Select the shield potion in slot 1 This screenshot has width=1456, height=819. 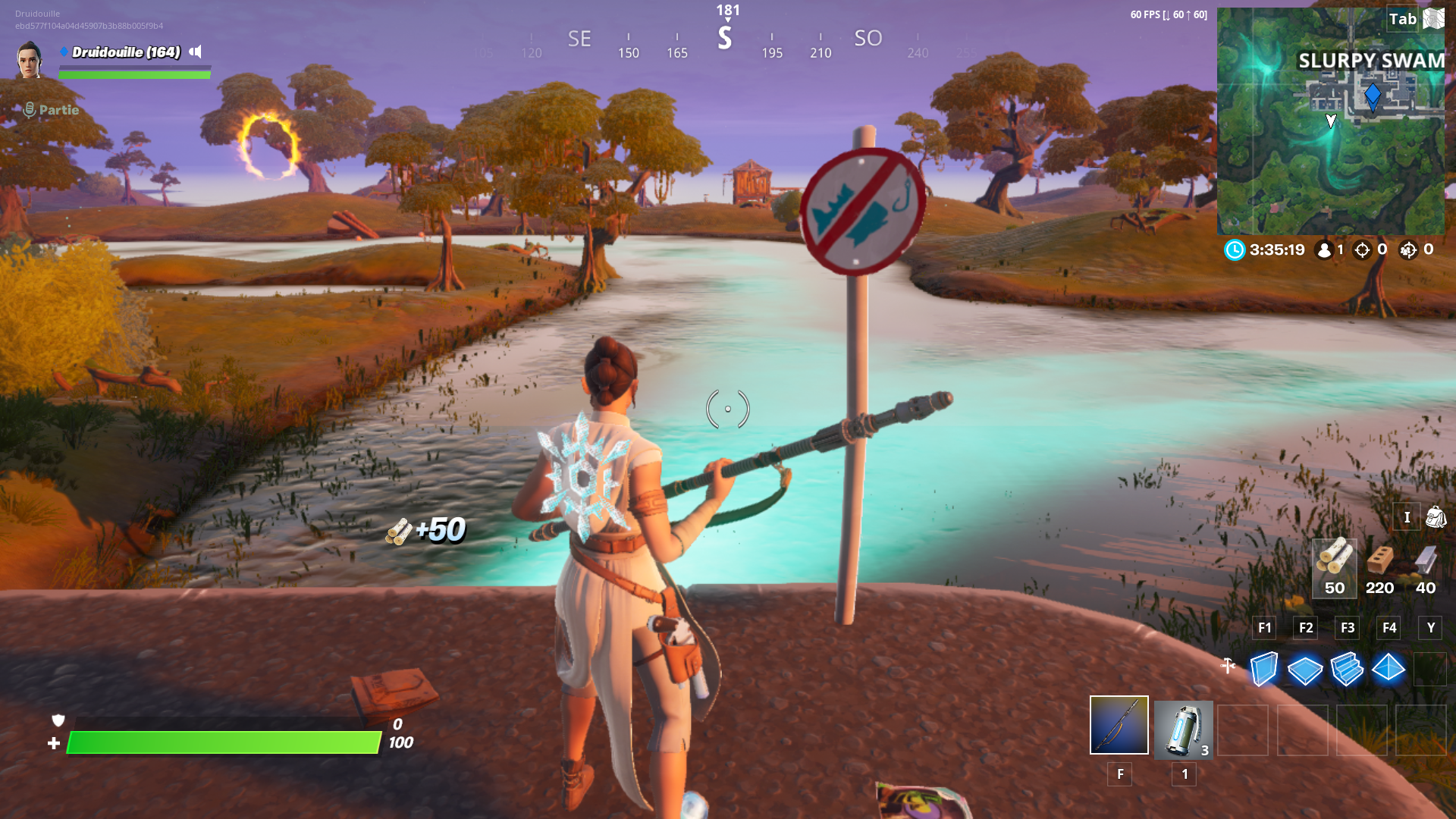point(1183,730)
